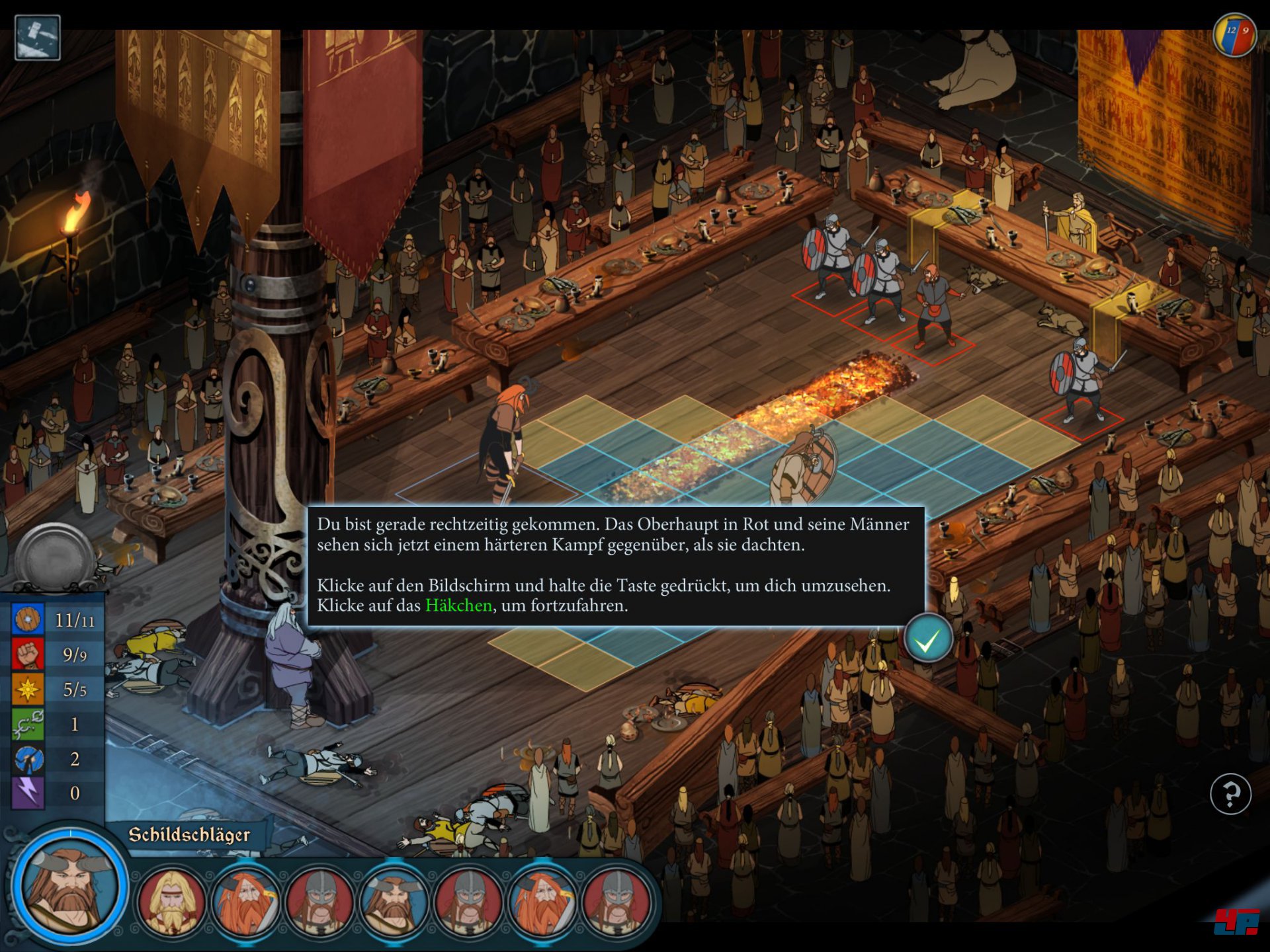Select the large active Schildschläger portrait
1270x952 pixels.
tap(69, 886)
